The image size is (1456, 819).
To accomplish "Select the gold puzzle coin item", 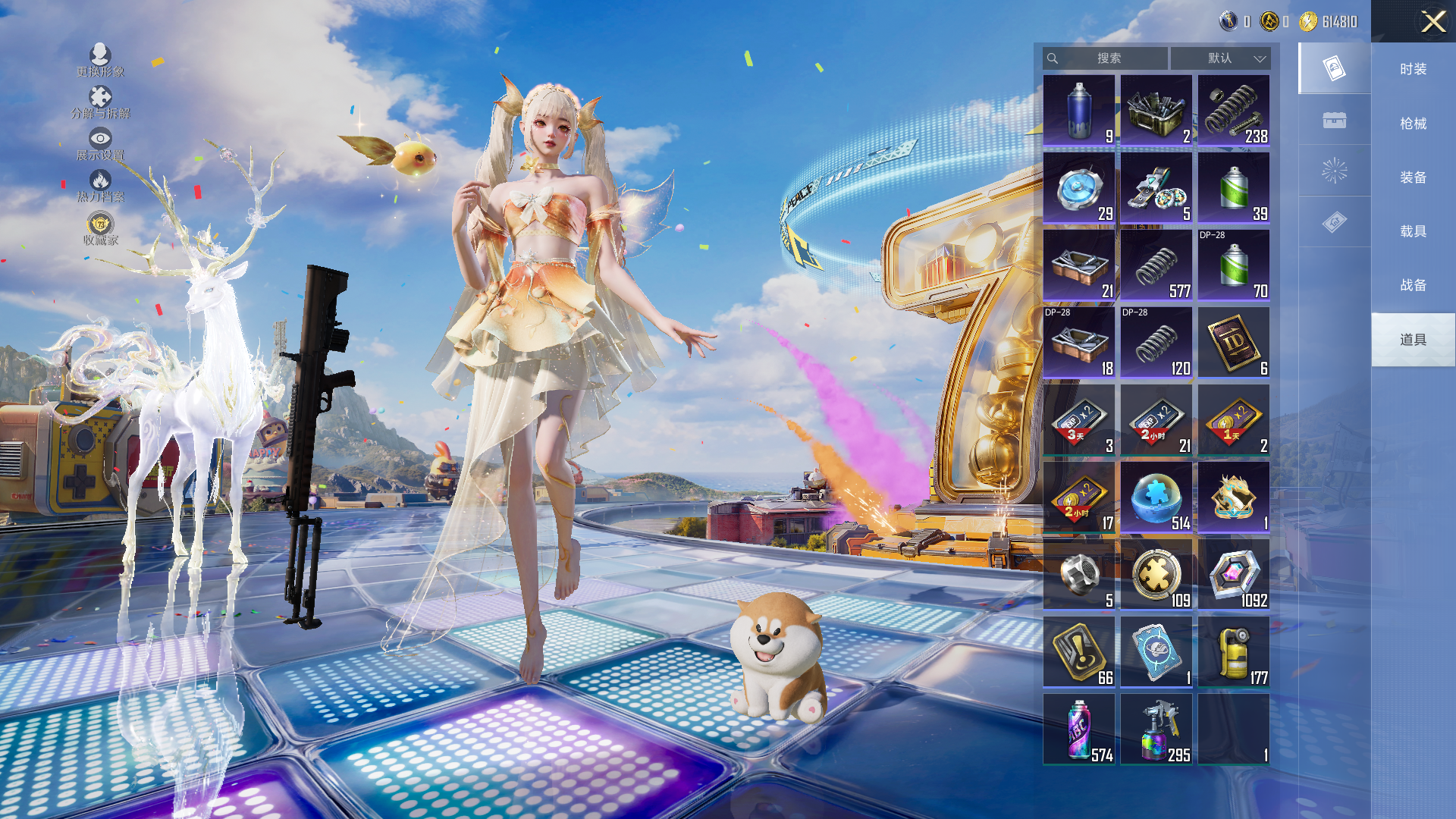I will click(x=1156, y=574).
